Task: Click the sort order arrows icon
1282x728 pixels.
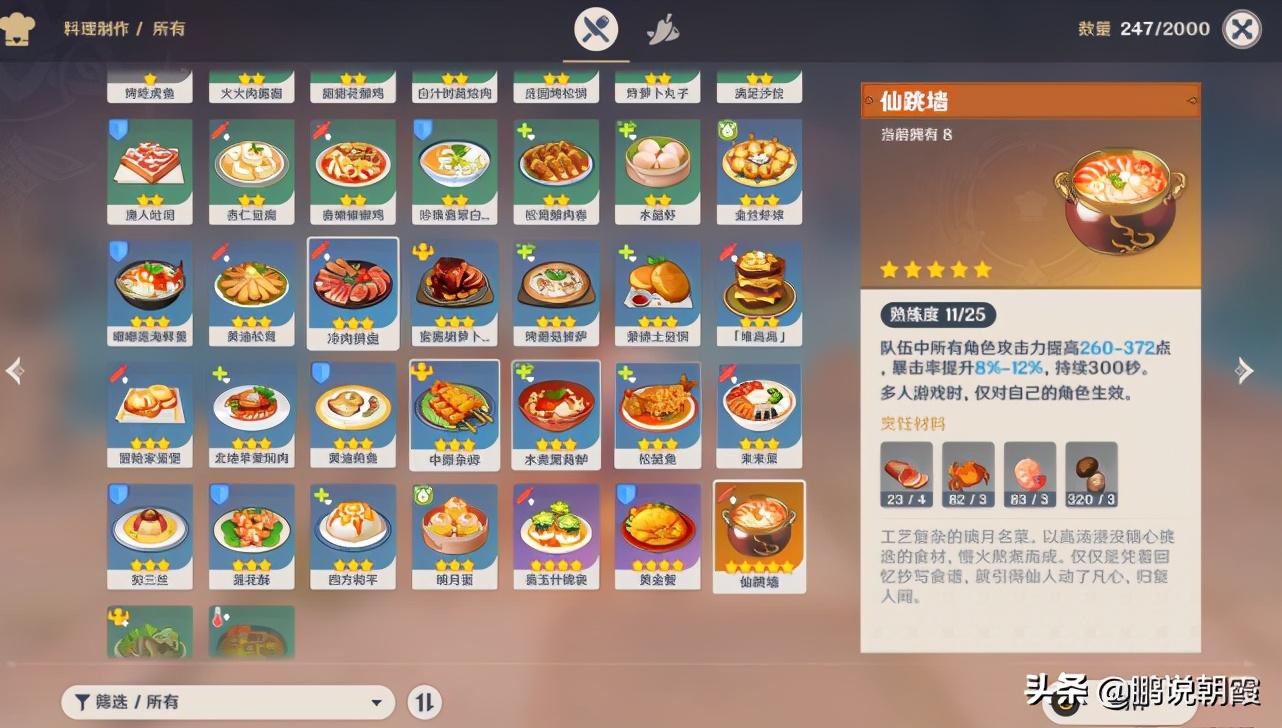Action: 424,702
